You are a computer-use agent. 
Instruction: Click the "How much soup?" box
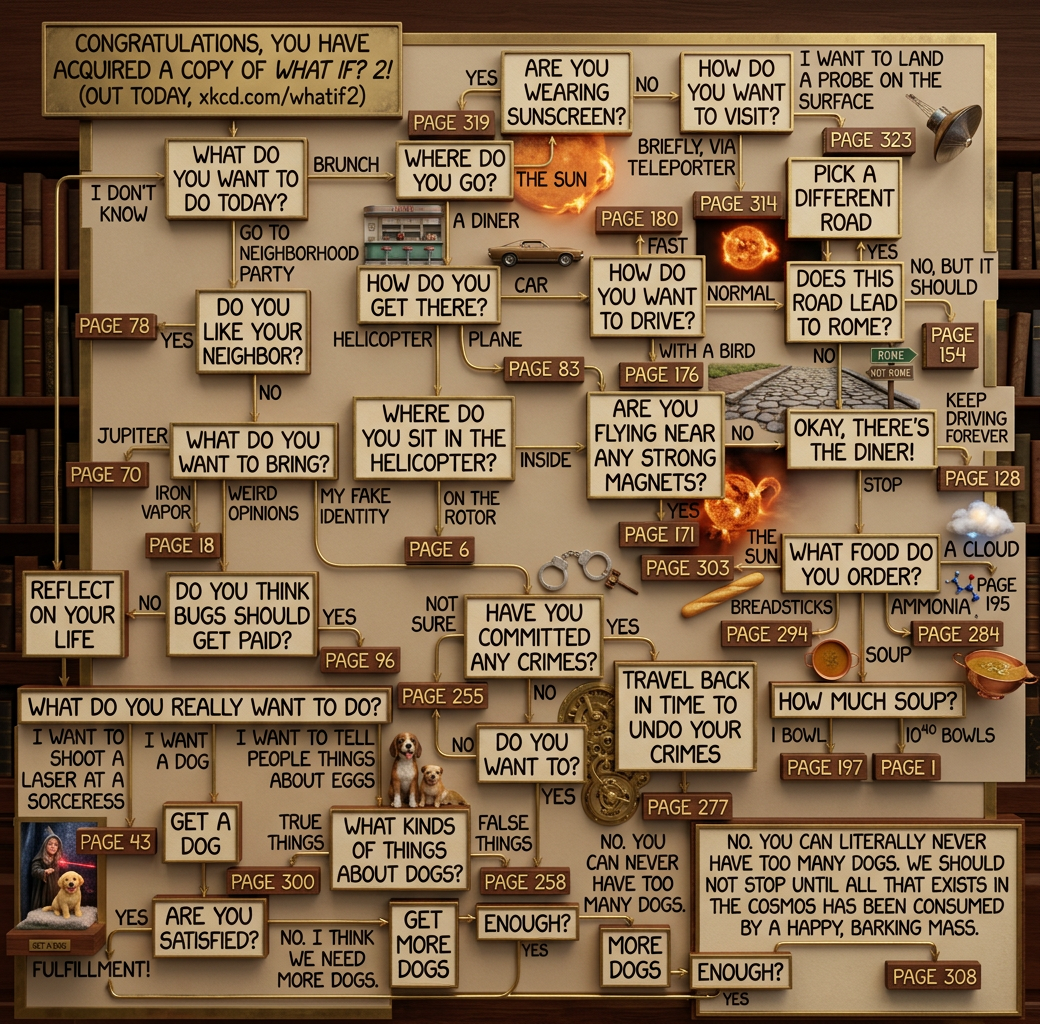(866, 700)
